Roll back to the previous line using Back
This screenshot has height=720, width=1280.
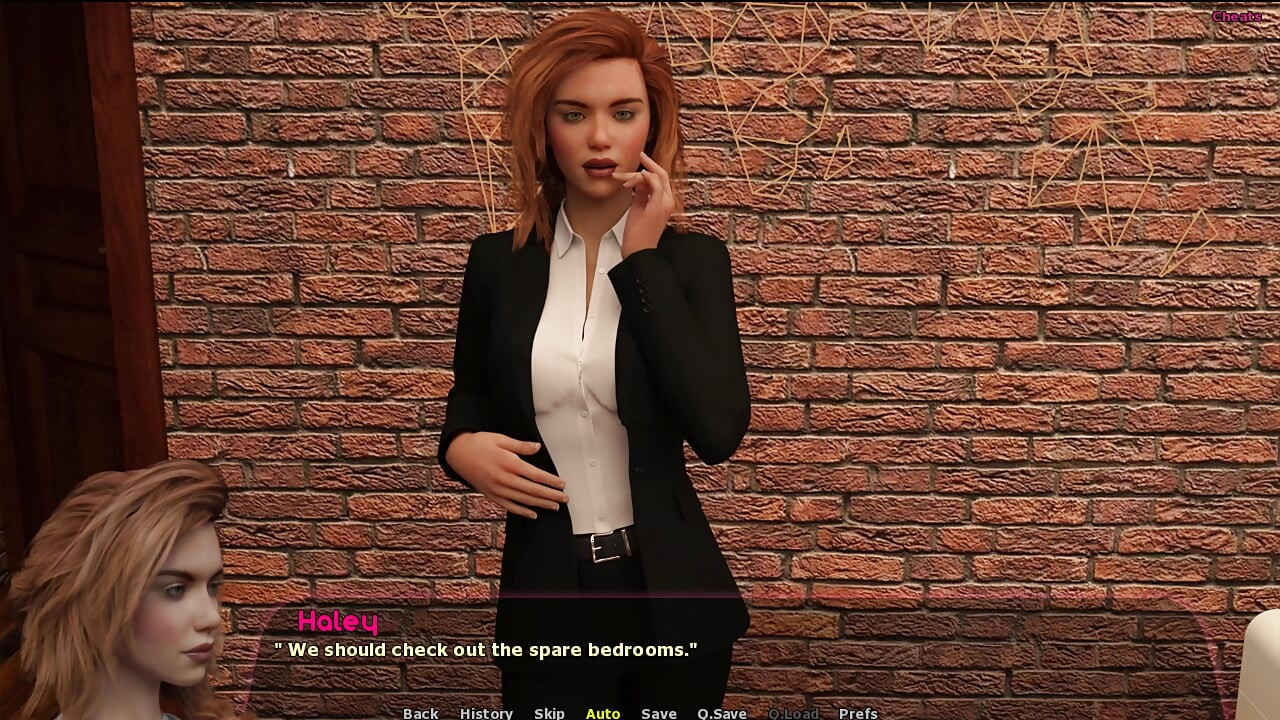pos(420,713)
